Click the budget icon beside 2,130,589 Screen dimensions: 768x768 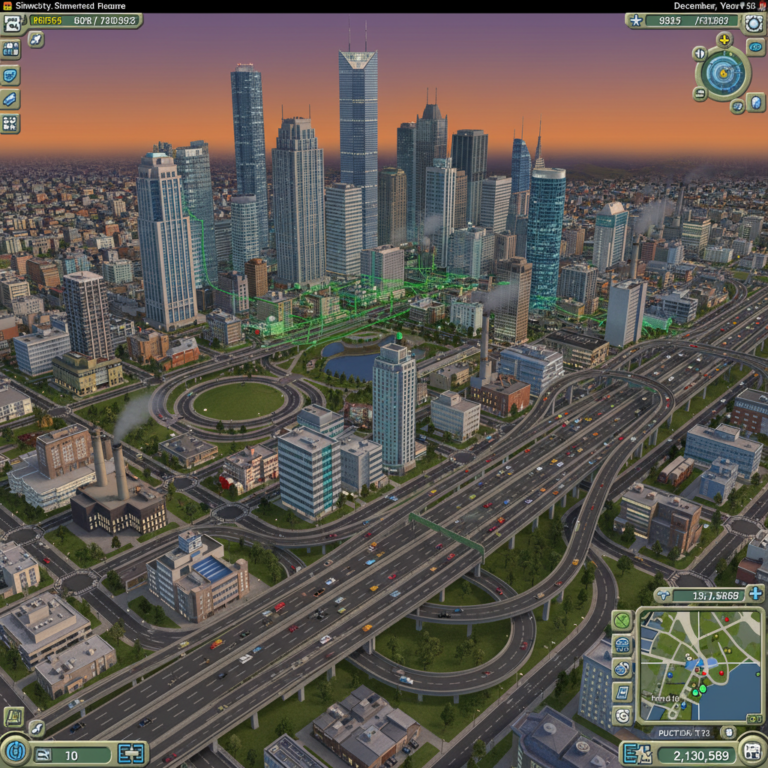click(x=633, y=753)
